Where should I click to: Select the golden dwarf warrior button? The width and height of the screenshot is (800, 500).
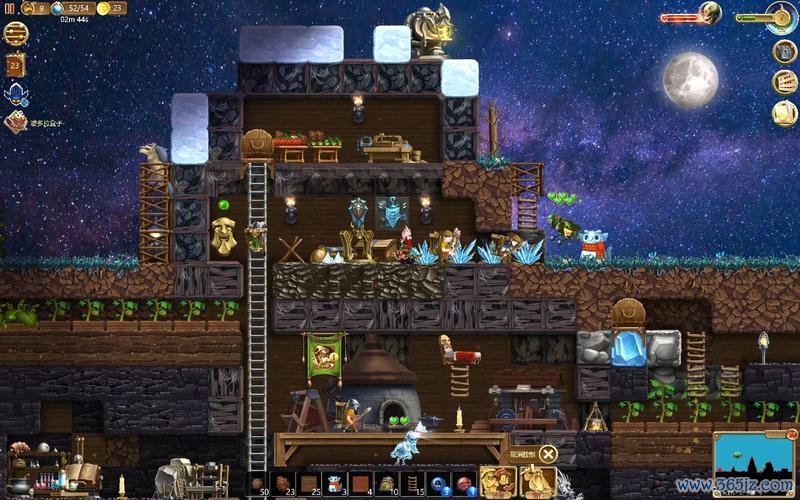pyautogui.click(x=538, y=482)
